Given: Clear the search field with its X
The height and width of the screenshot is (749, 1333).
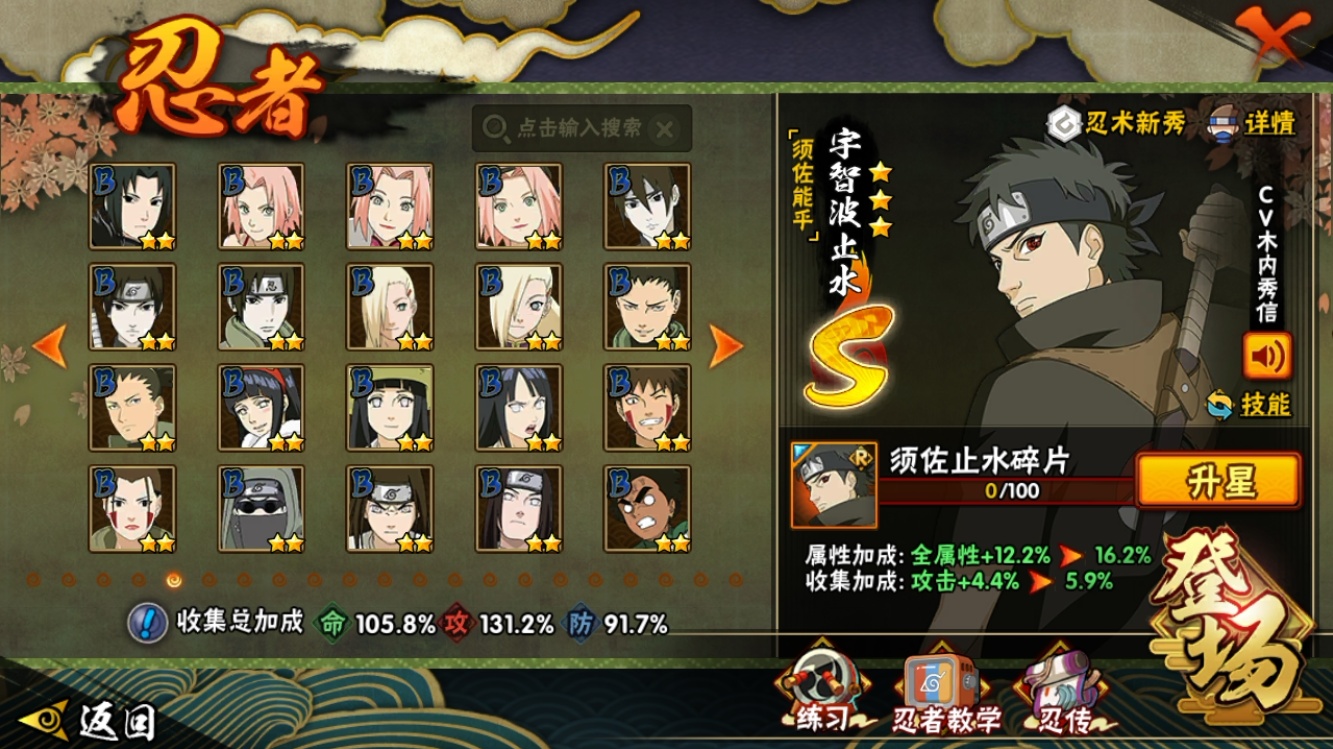Looking at the screenshot, I should point(665,128).
